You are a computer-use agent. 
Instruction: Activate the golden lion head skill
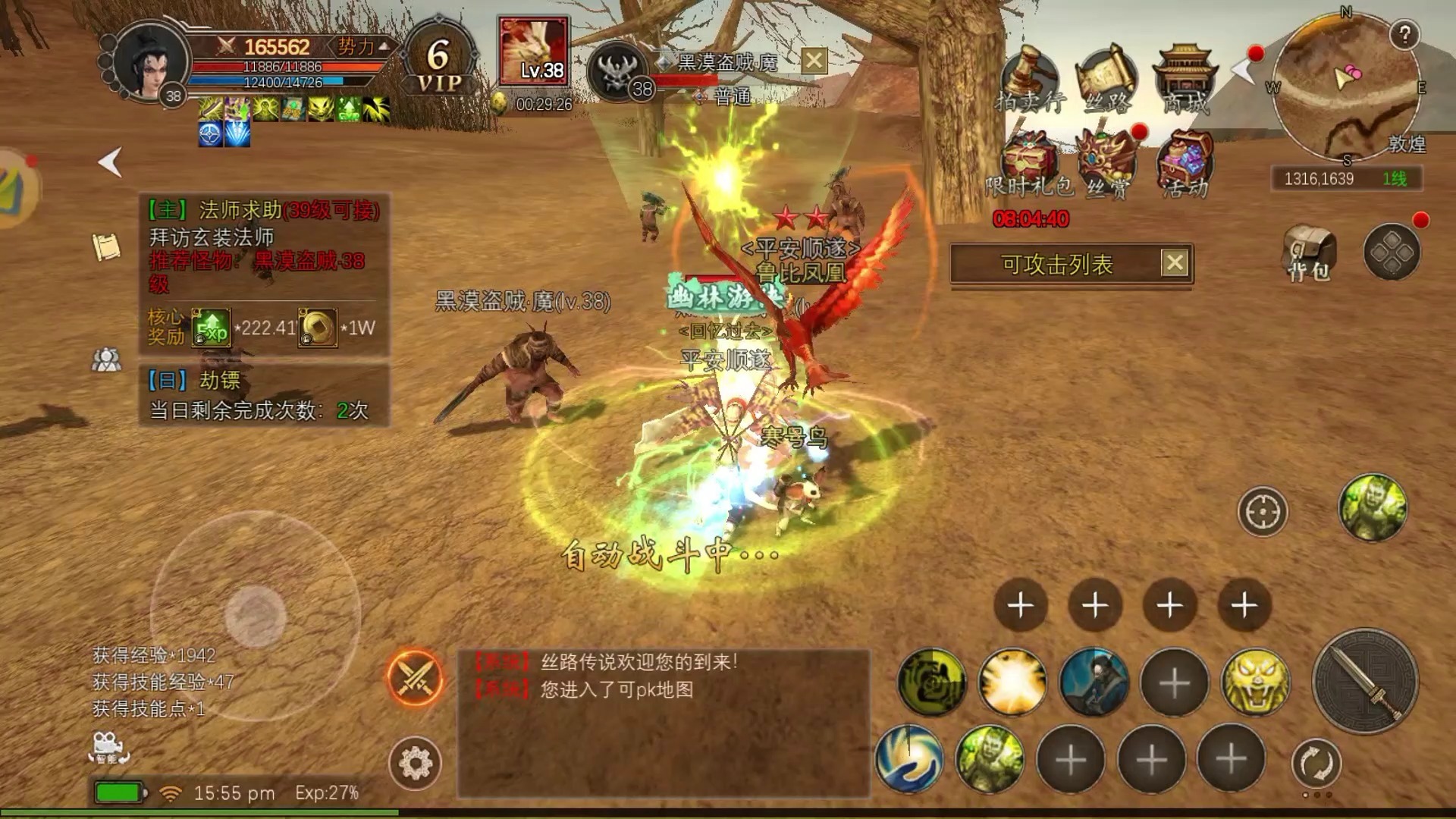tap(1255, 682)
